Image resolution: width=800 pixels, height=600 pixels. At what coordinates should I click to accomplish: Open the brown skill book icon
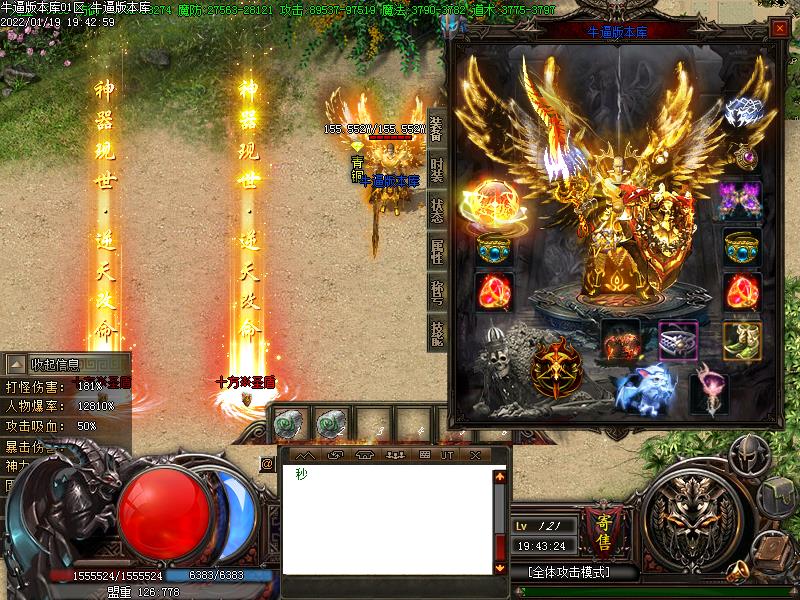(x=768, y=548)
